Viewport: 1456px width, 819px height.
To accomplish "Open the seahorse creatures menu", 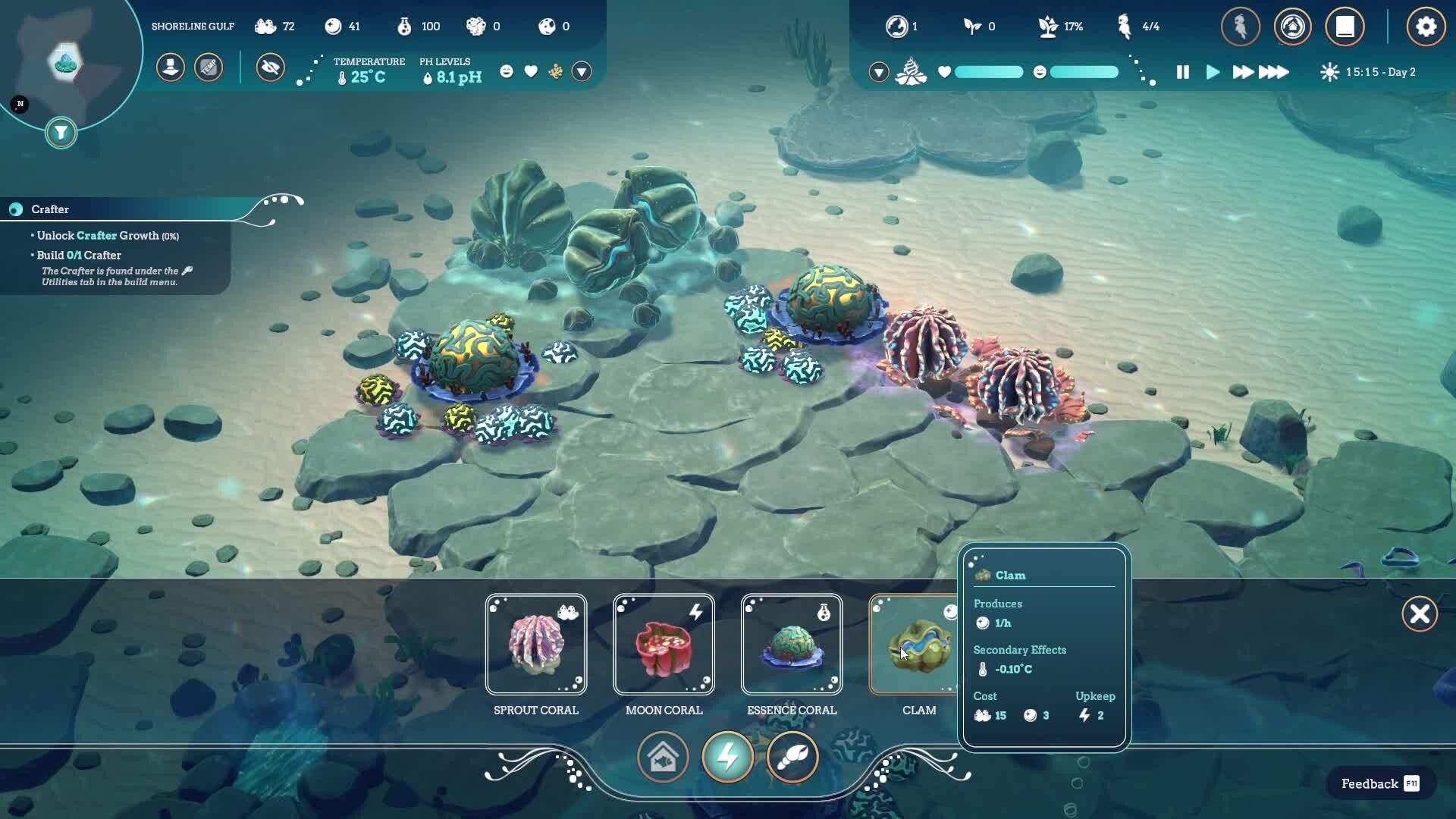I will coord(1241,27).
